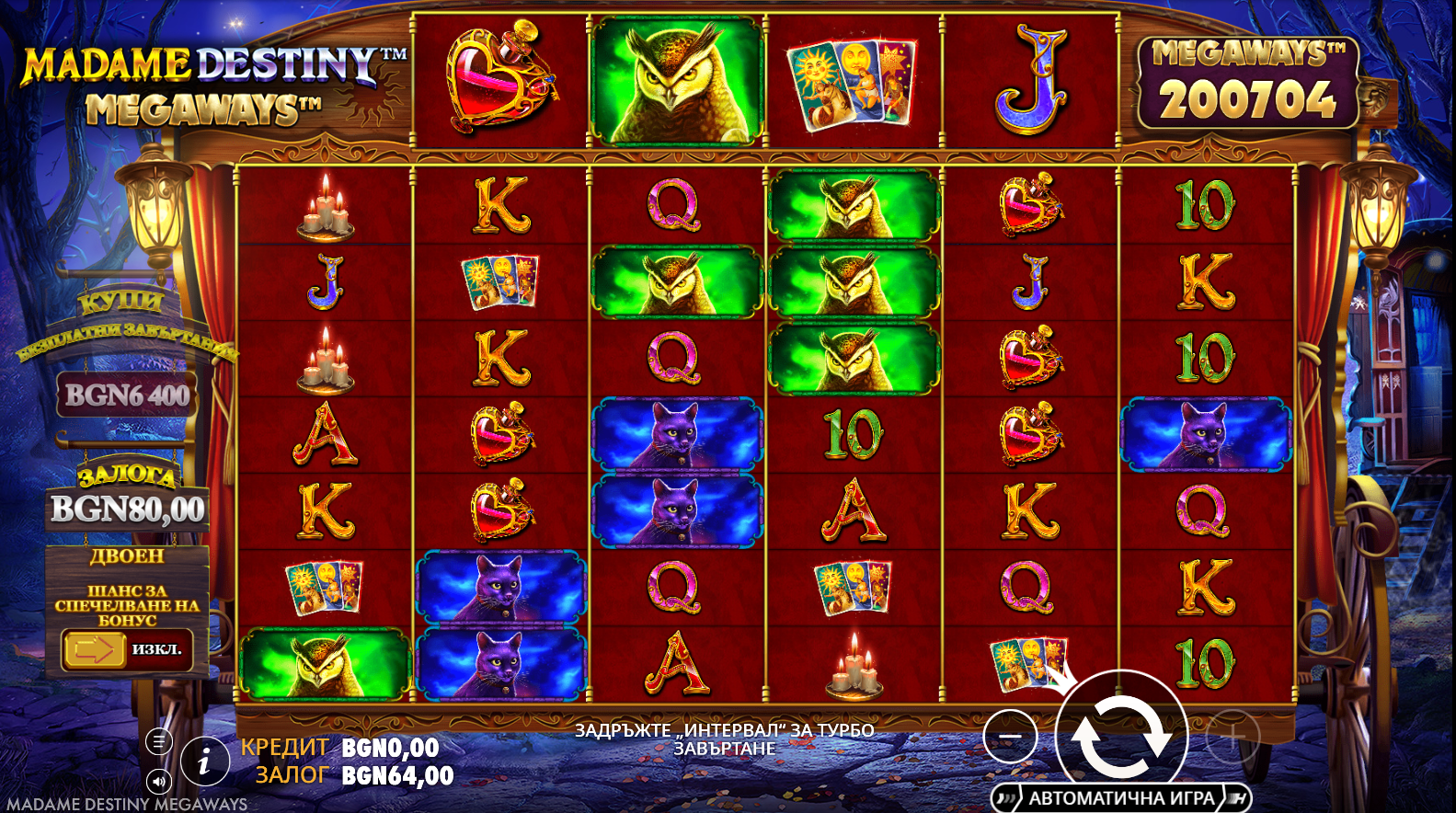Buy free spins for BGN6 400
The height and width of the screenshot is (813, 1456).
(127, 395)
